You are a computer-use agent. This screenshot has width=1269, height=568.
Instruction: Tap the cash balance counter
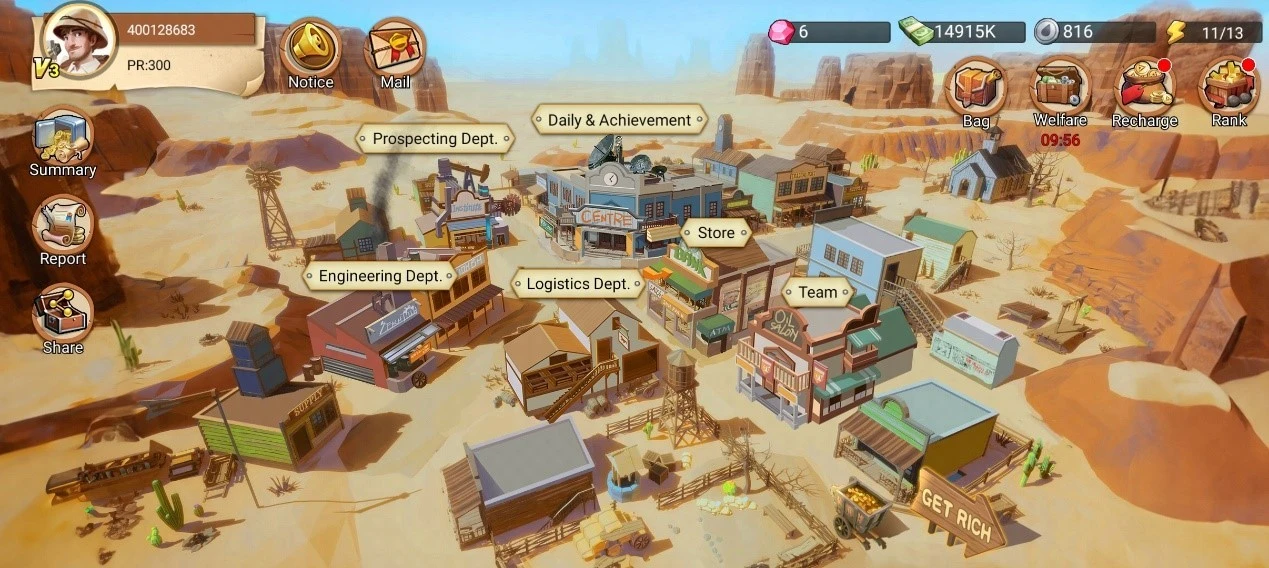click(962, 32)
